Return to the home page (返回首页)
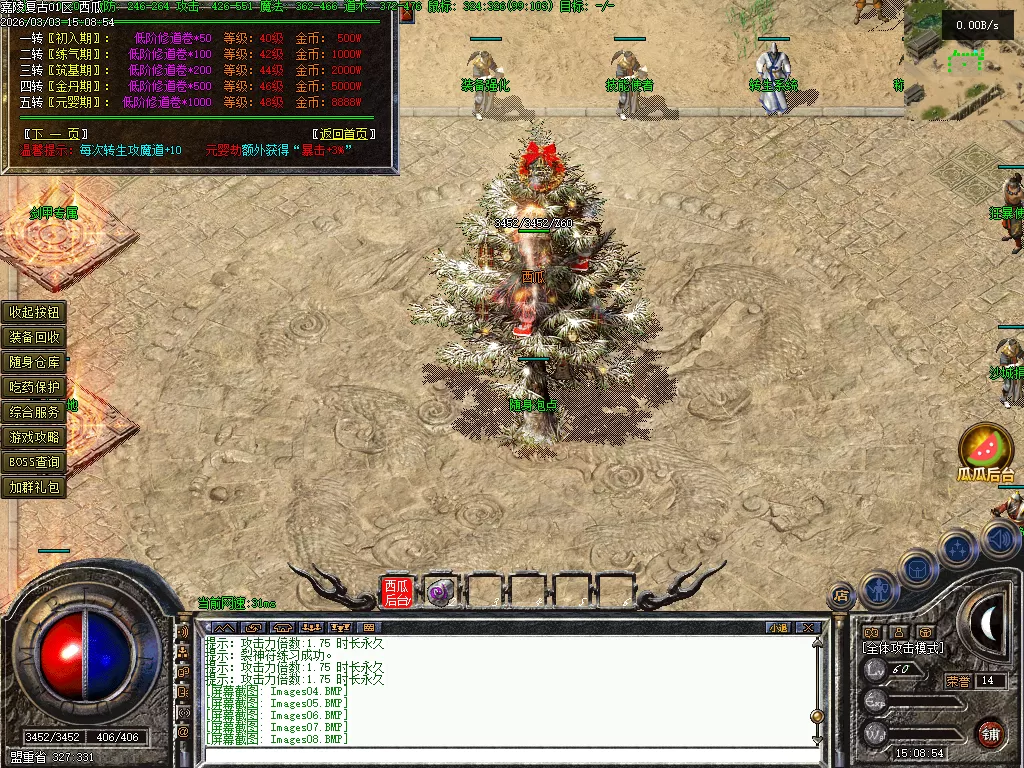The height and width of the screenshot is (768, 1024). (x=344, y=134)
